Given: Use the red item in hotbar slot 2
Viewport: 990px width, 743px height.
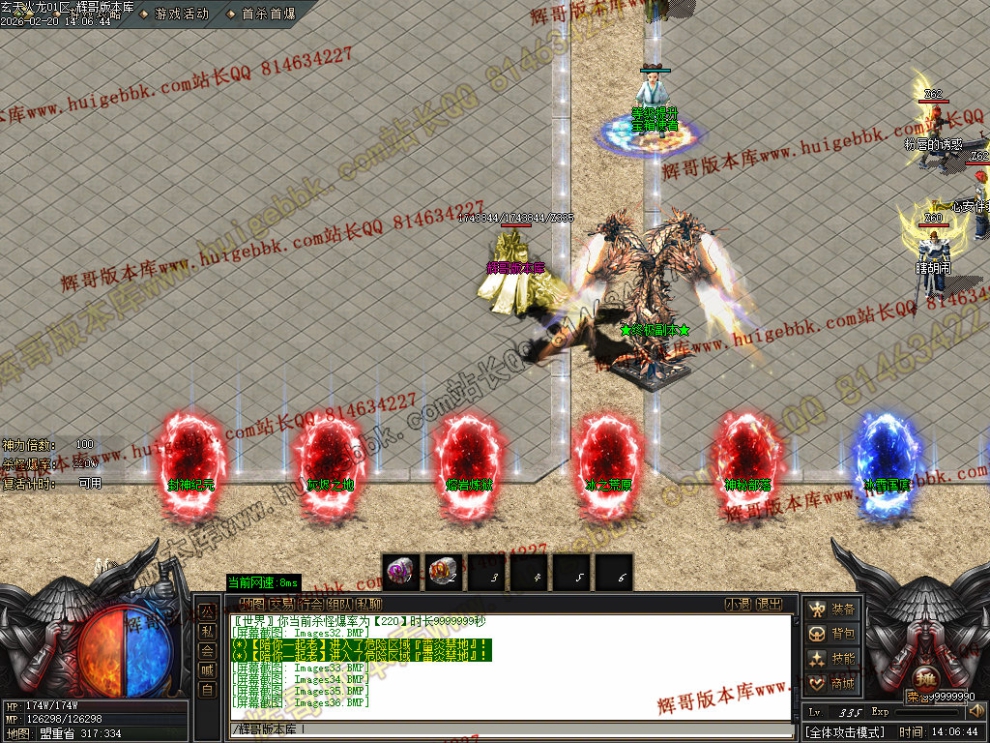Looking at the screenshot, I should click(x=444, y=572).
